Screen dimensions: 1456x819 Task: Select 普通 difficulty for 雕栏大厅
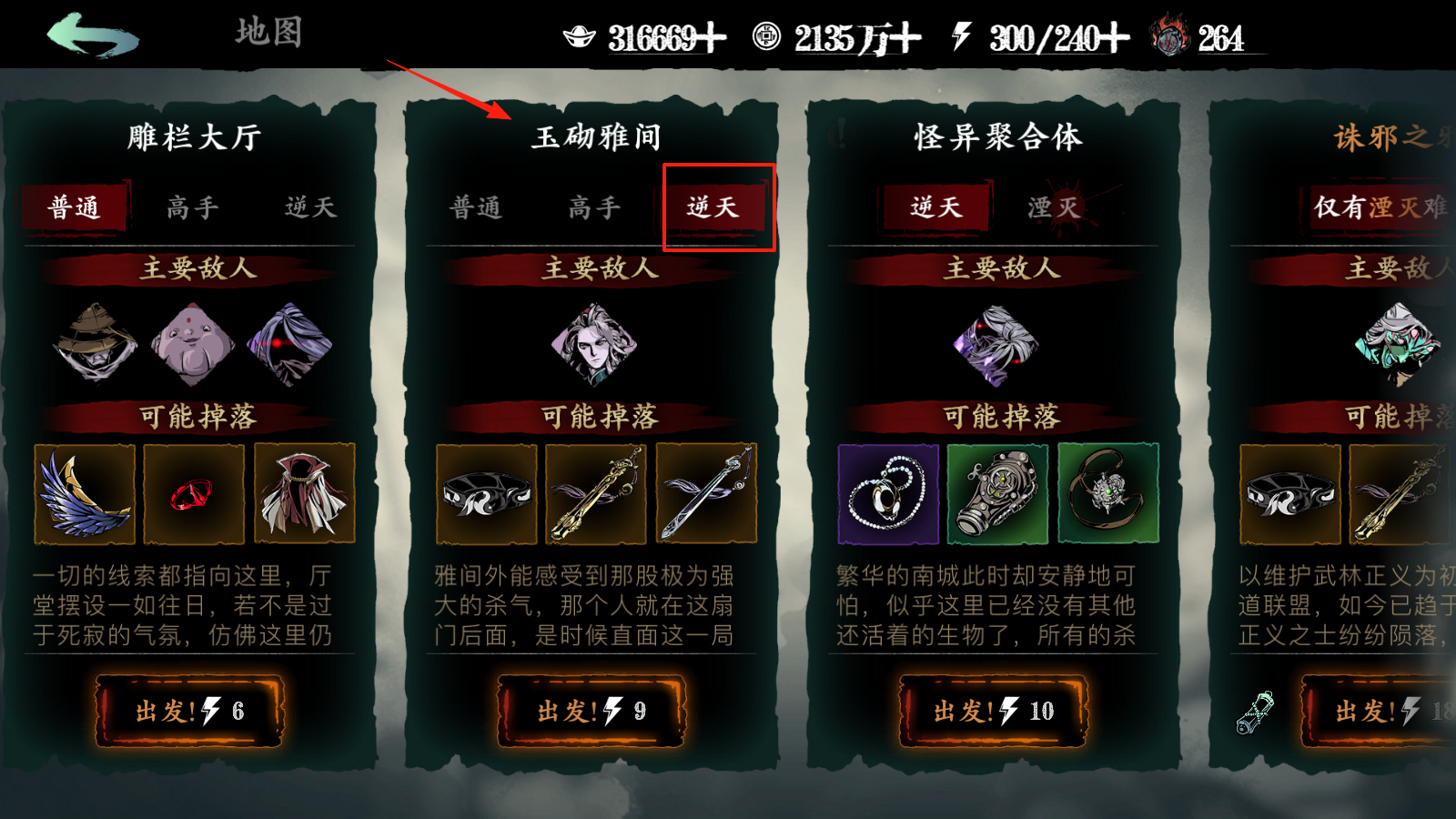(x=75, y=207)
